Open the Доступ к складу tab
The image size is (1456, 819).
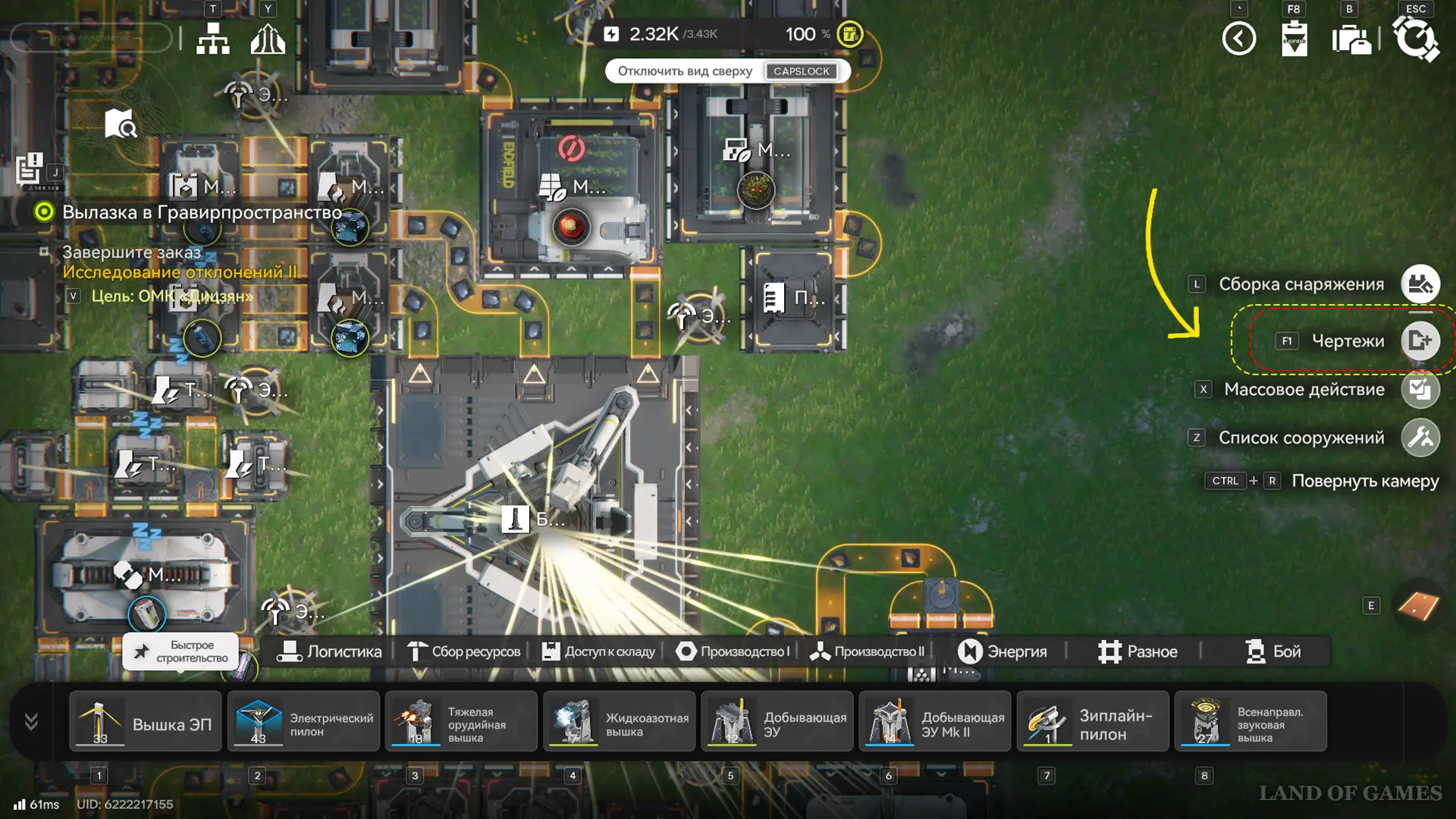coord(598,651)
